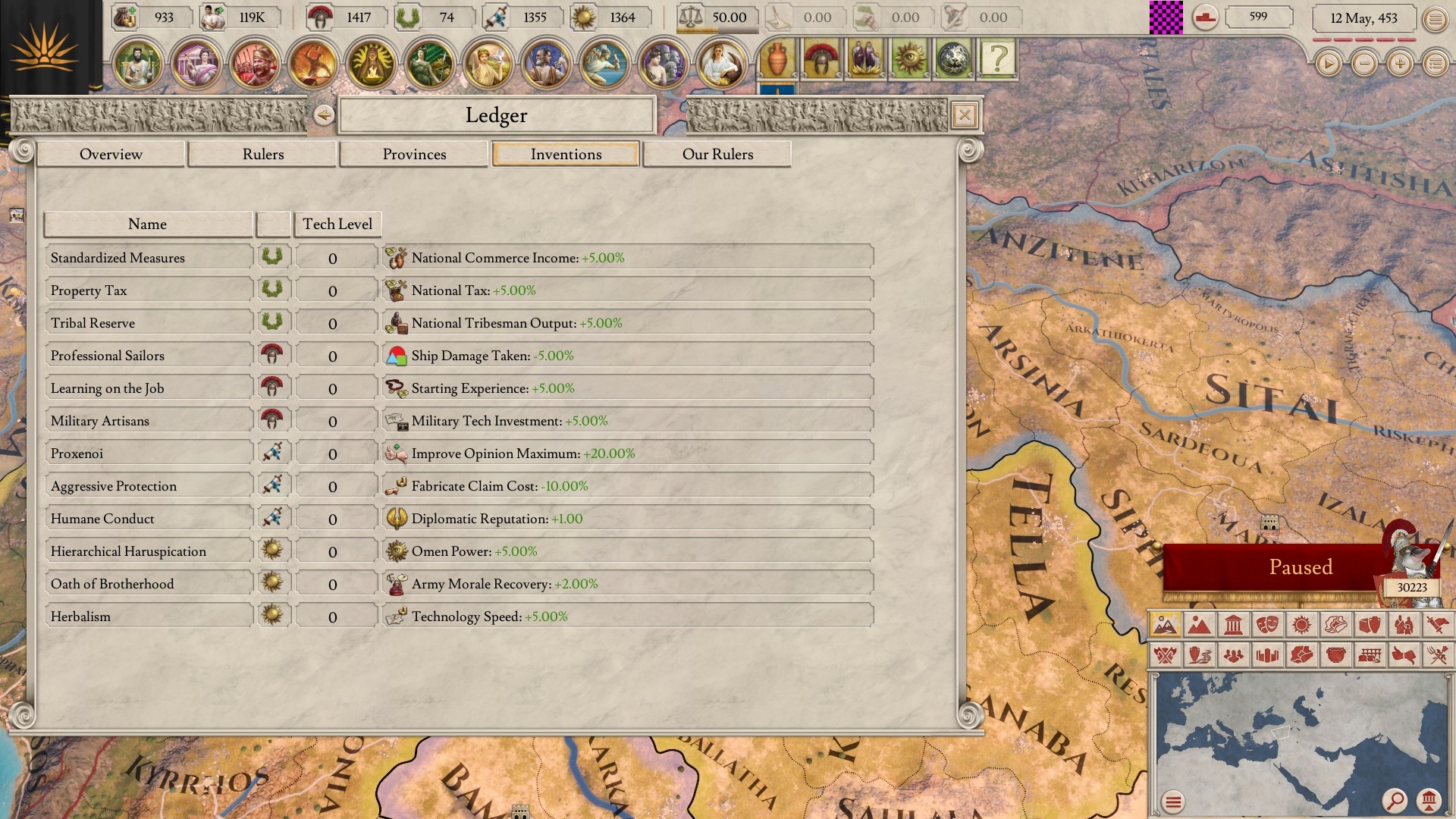Select the Standardized Measures invention row

(148, 258)
